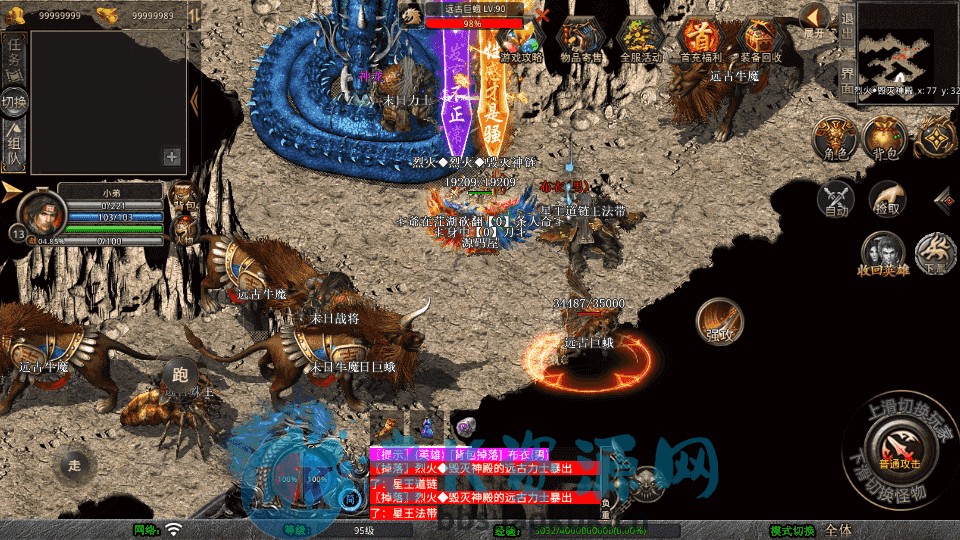Screen dimensions: 960x540
Task: Tap the 拾取 pickup hand button
Action: click(886, 199)
